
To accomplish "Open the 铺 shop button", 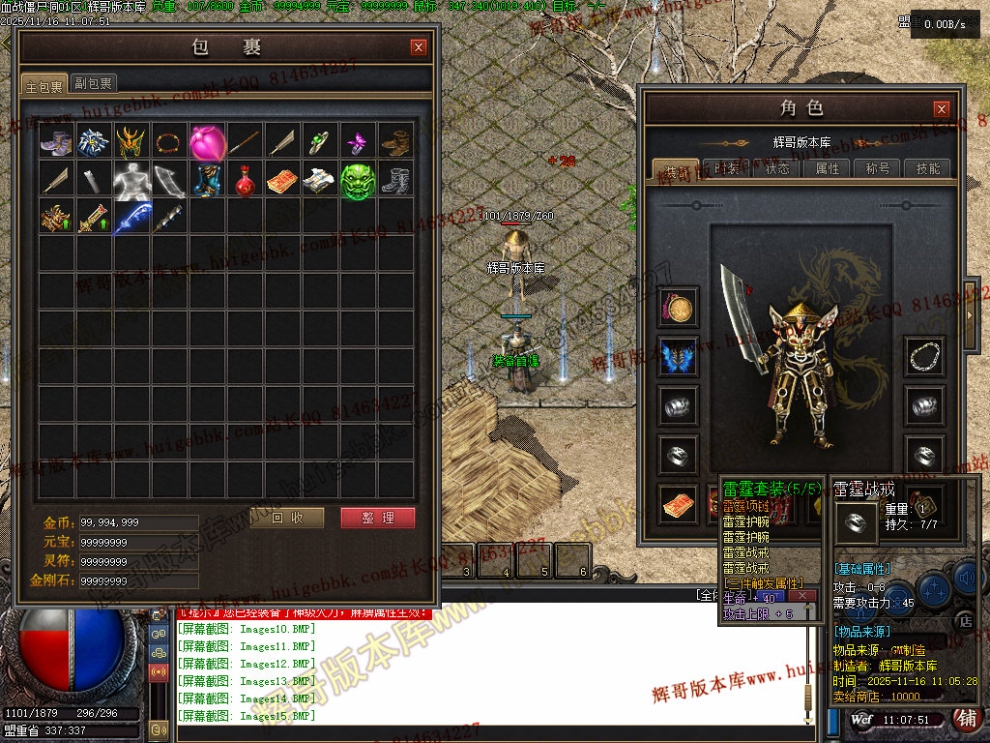I will [966, 718].
